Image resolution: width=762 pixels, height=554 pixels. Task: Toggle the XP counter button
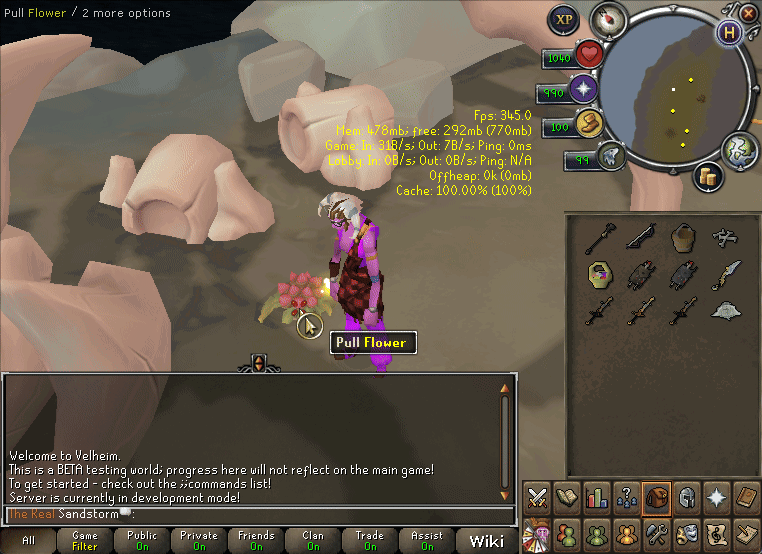pos(564,19)
